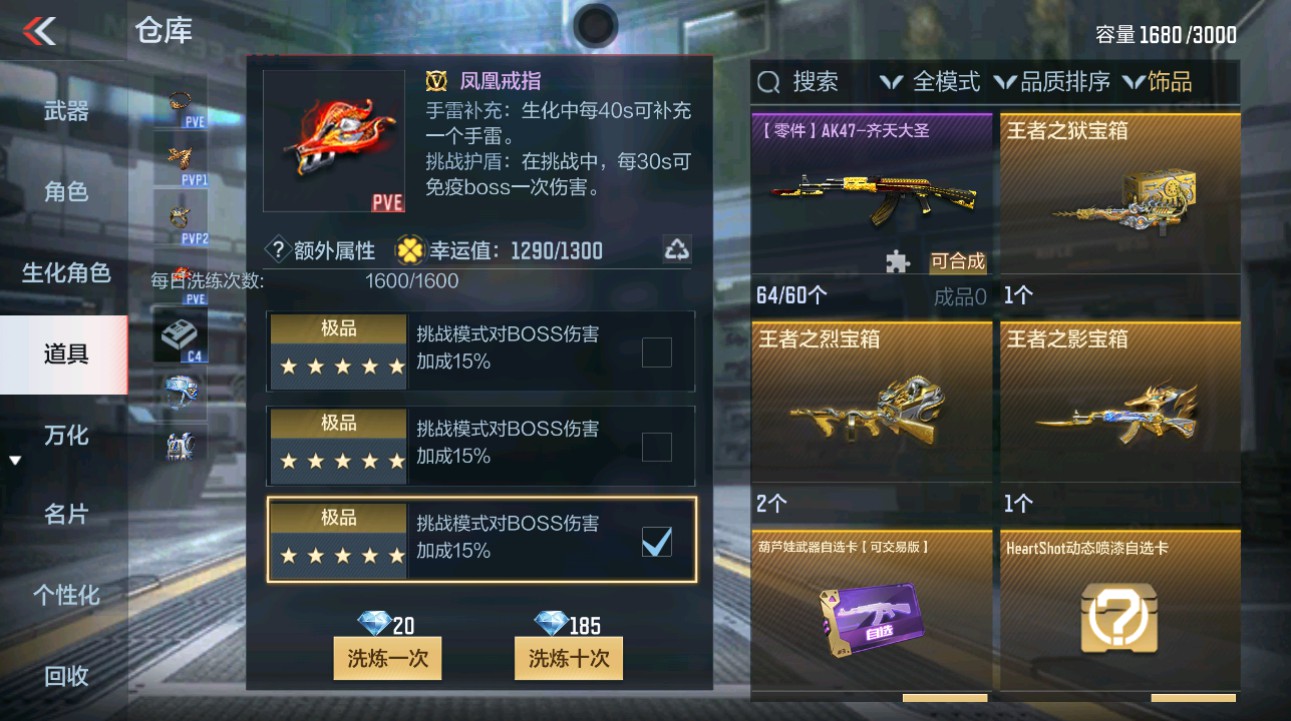Select the PVE ring icon in the sidebar

coord(180,101)
